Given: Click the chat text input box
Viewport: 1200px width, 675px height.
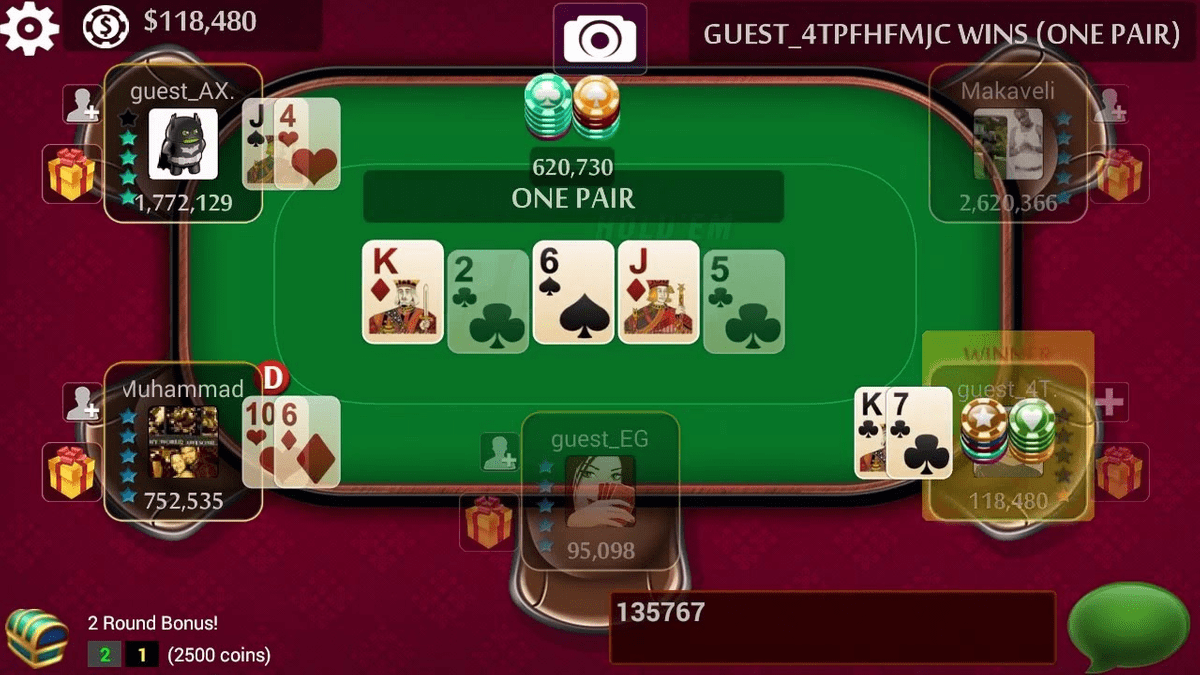Looking at the screenshot, I should coord(832,627).
